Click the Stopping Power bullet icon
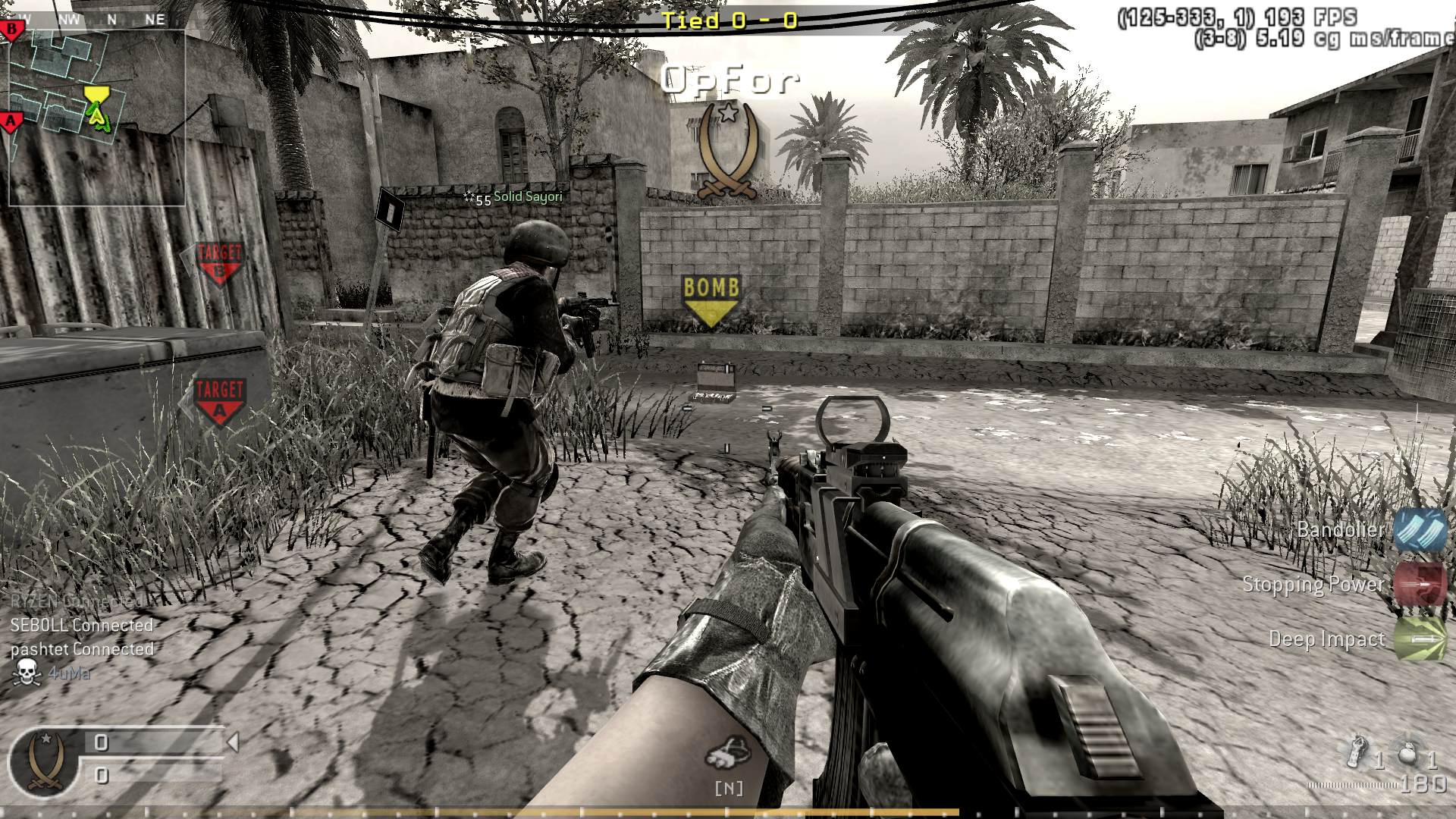 1423,585
